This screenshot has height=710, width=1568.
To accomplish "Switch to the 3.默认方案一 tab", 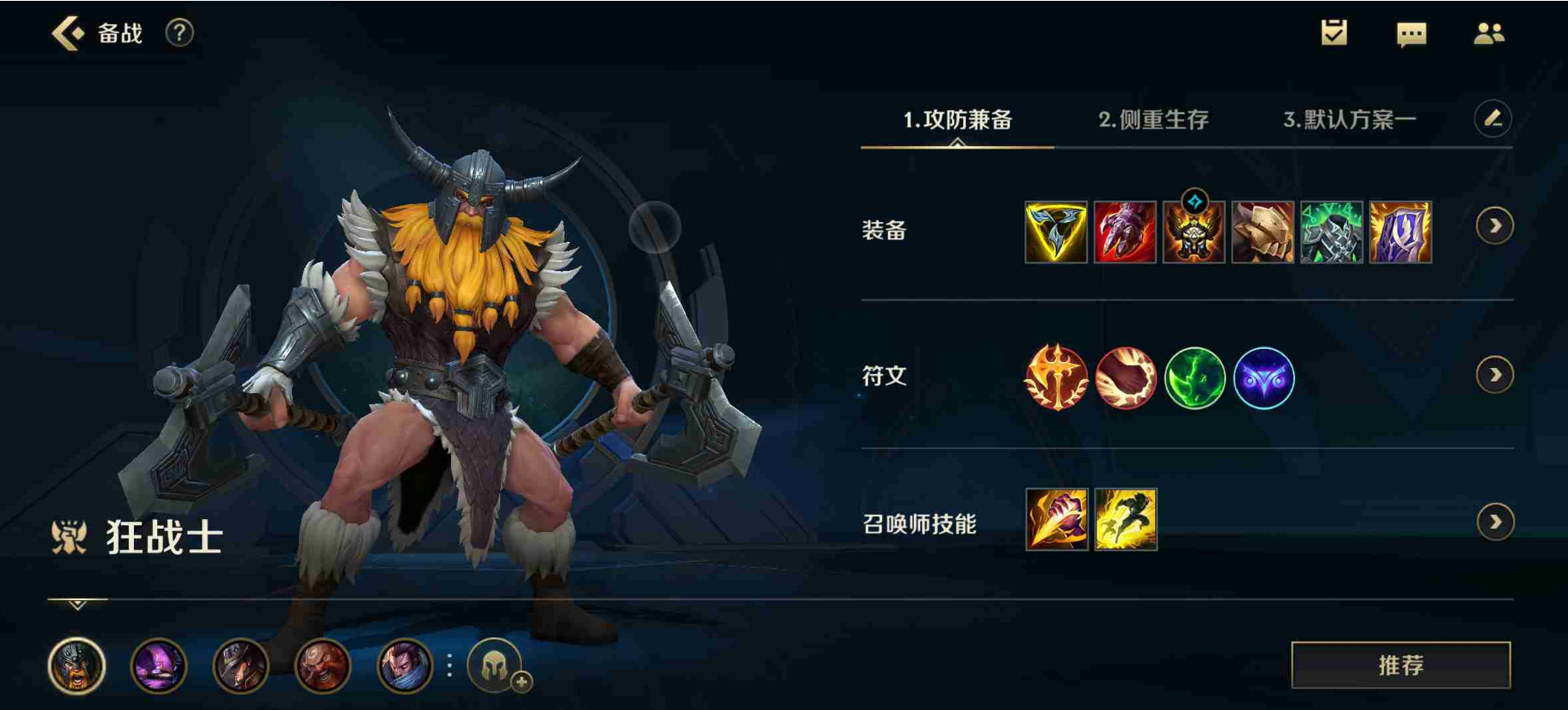I will [1349, 122].
